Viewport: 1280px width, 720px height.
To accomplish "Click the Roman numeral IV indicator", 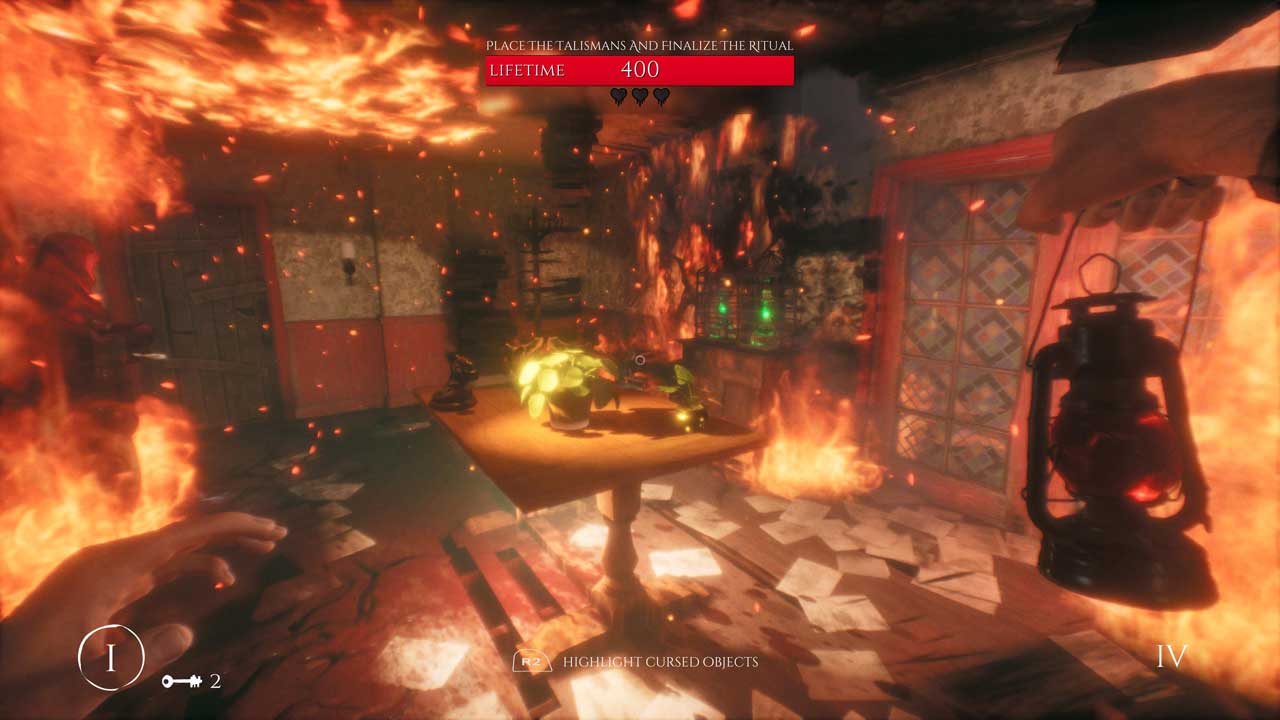I will [x=1171, y=657].
